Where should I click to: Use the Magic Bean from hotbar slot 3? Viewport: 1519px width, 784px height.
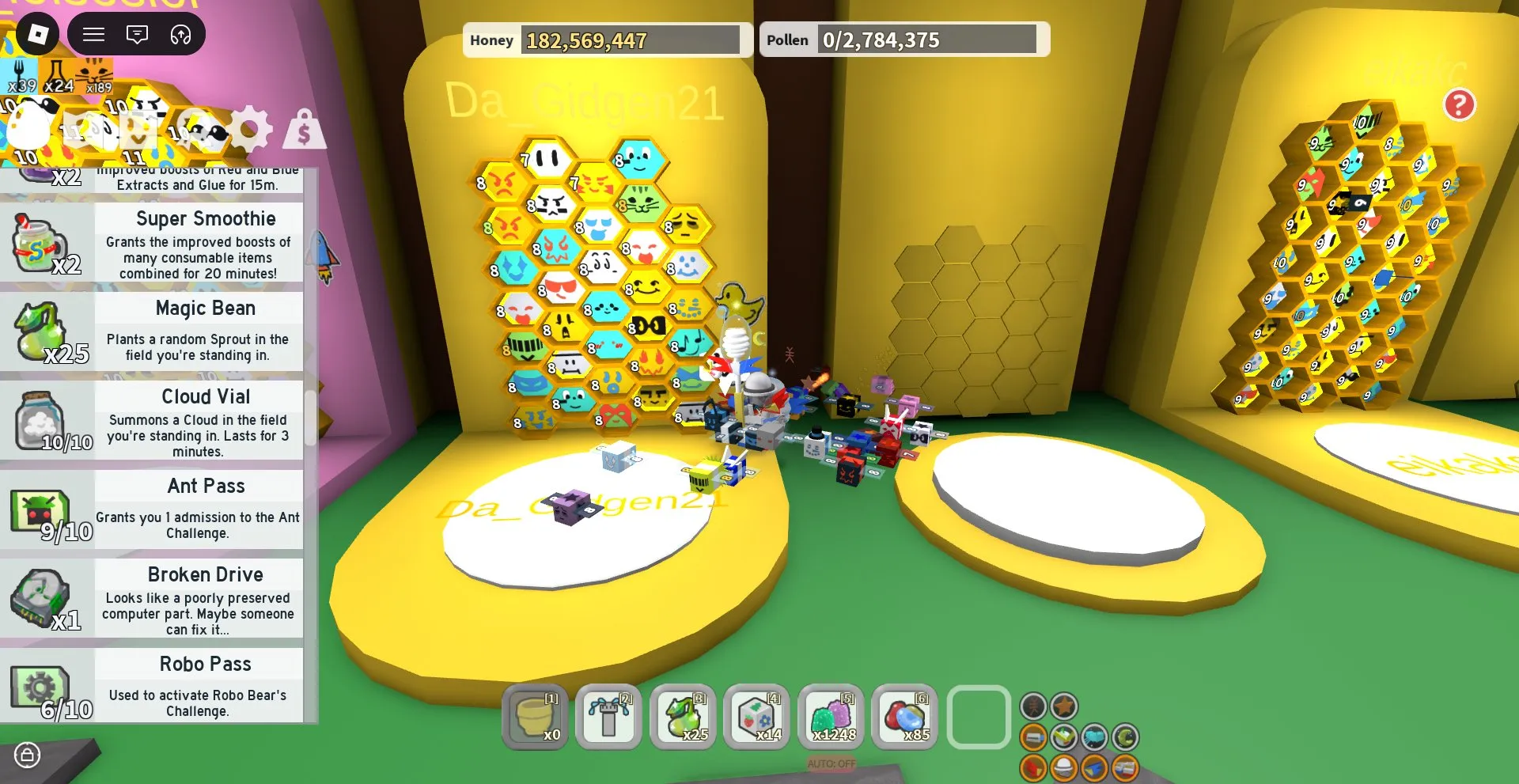[x=682, y=716]
